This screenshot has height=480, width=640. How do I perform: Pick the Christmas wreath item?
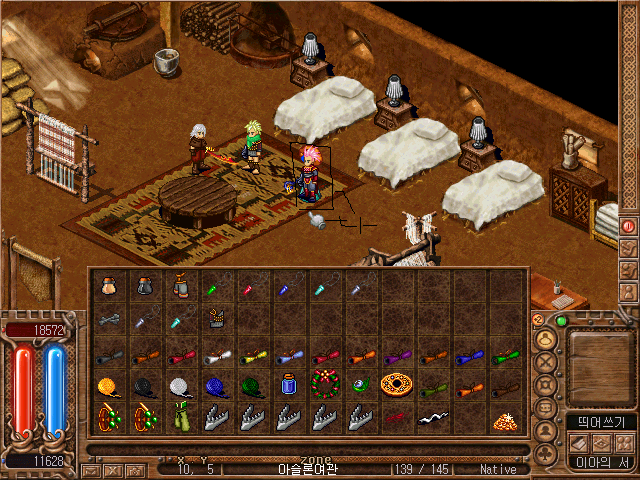click(x=323, y=385)
